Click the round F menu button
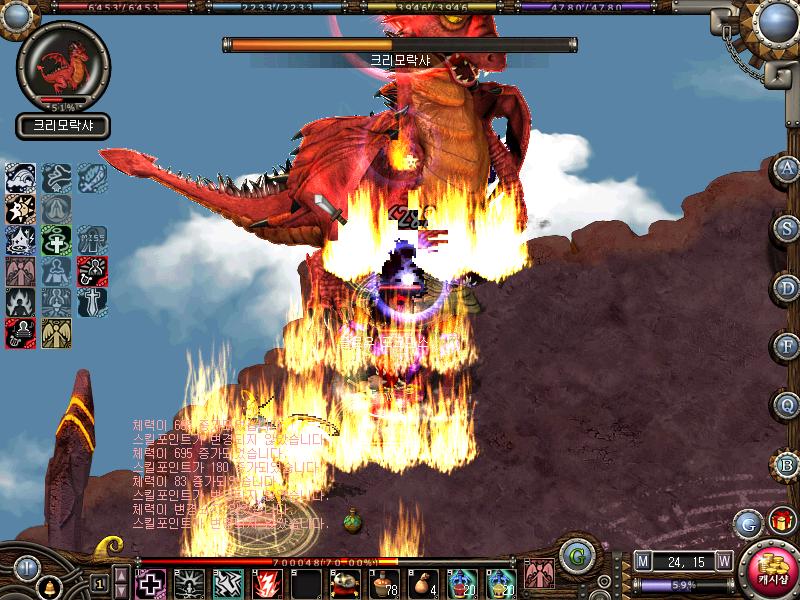 [x=787, y=347]
